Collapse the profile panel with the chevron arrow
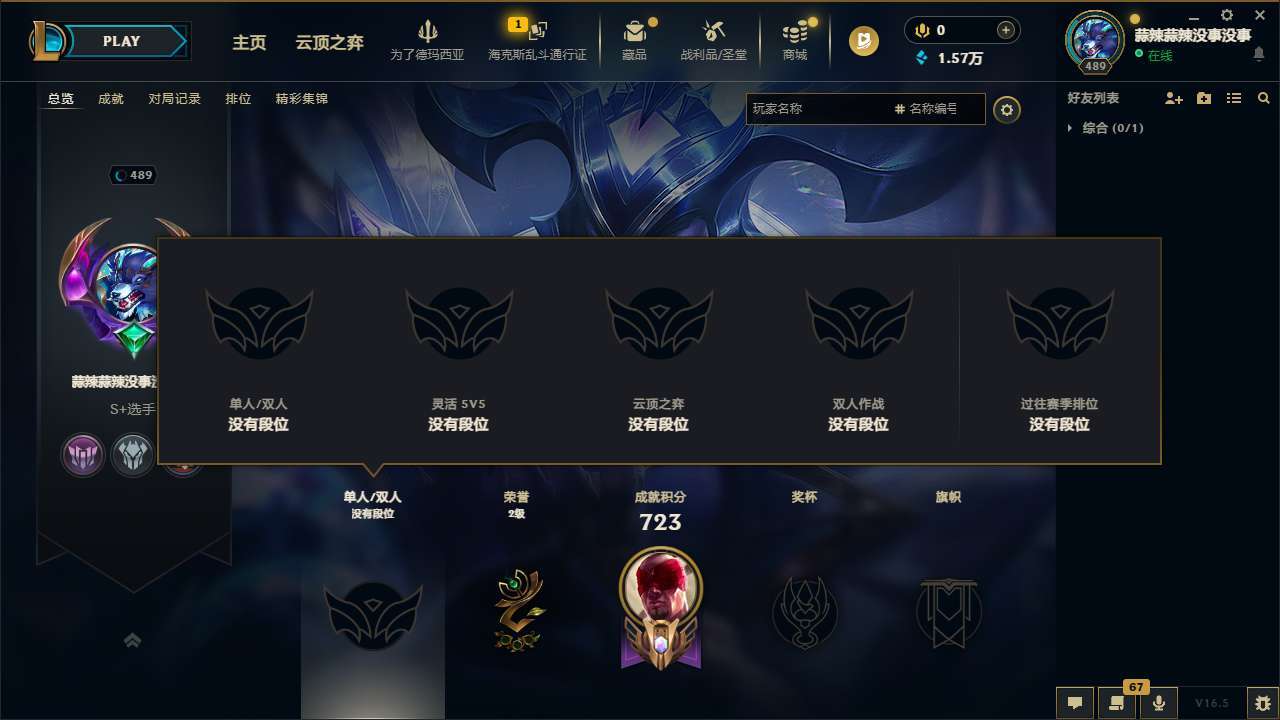1280x720 pixels. (133, 640)
